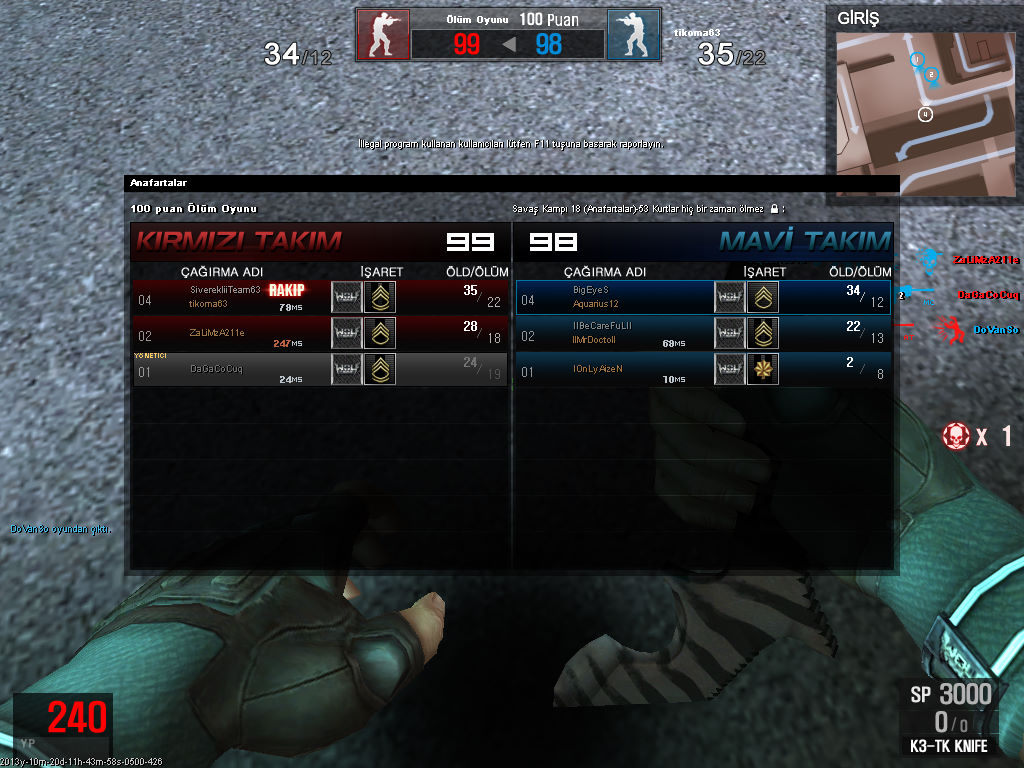Click the KIRMIZI TAKIM header
Image resolution: width=1024 pixels, height=768 pixels.
[238, 241]
